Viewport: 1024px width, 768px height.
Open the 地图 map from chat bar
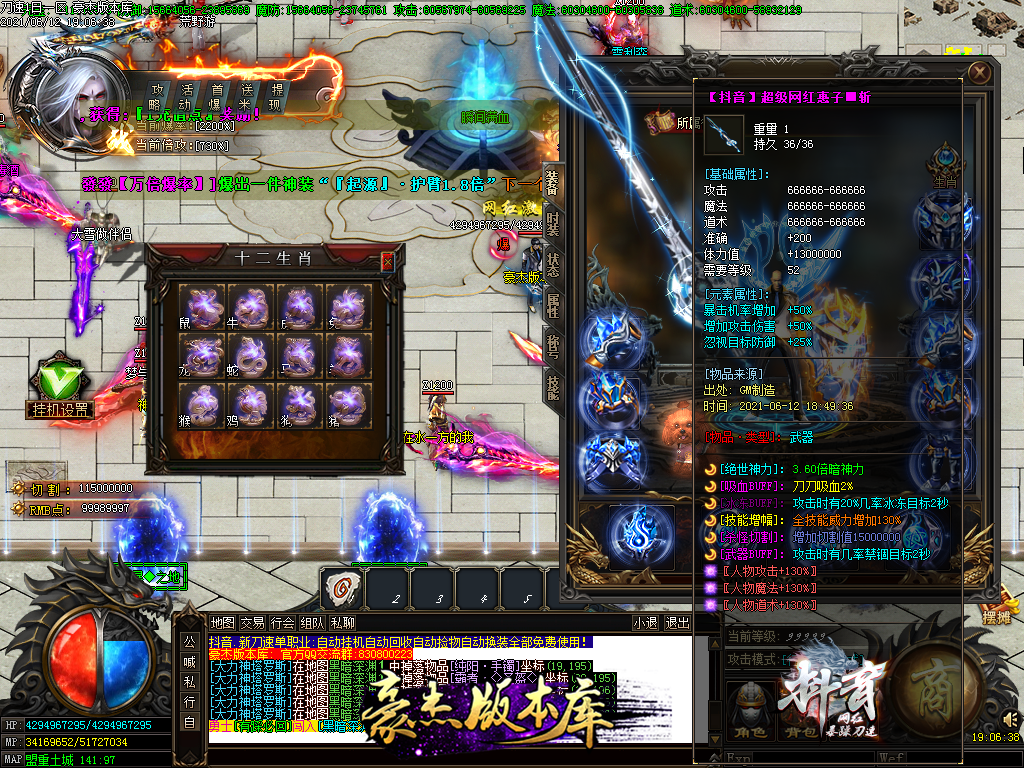pos(222,622)
